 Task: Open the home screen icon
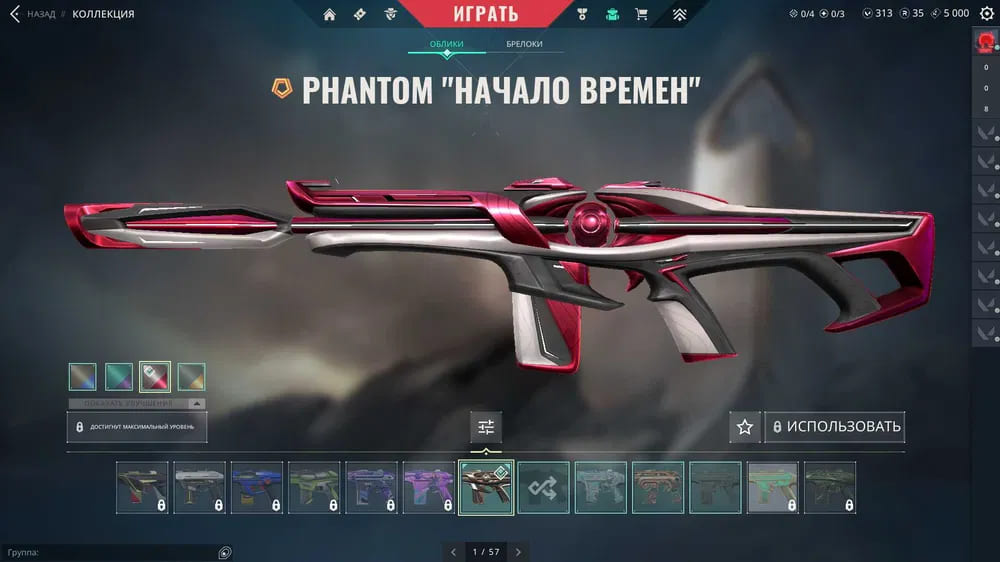(329, 14)
